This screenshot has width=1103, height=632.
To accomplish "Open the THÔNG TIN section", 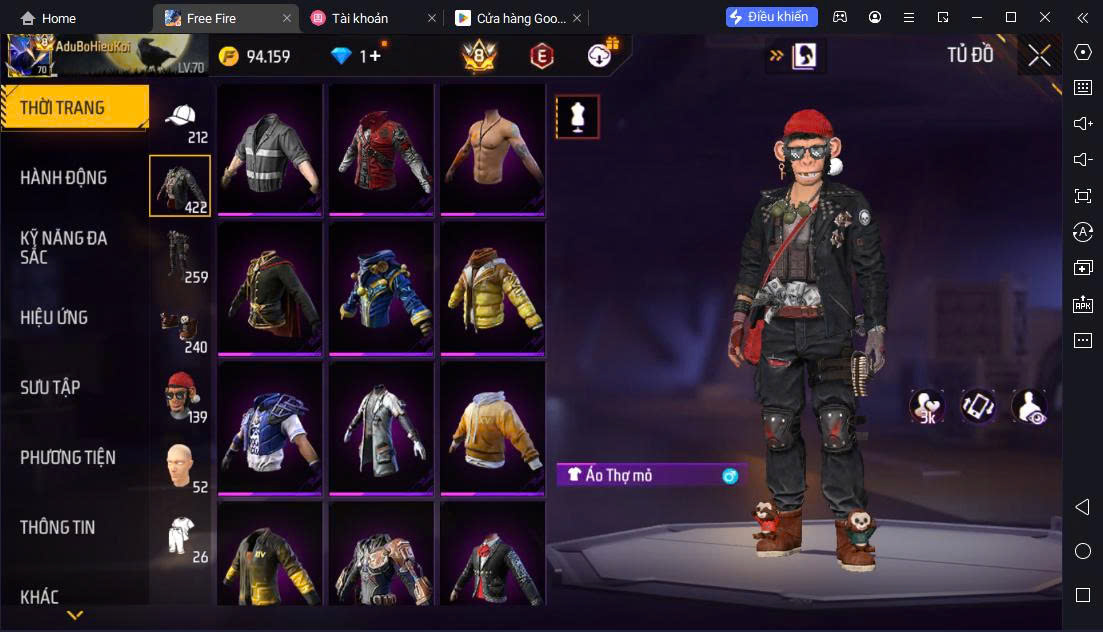I will click(x=57, y=528).
